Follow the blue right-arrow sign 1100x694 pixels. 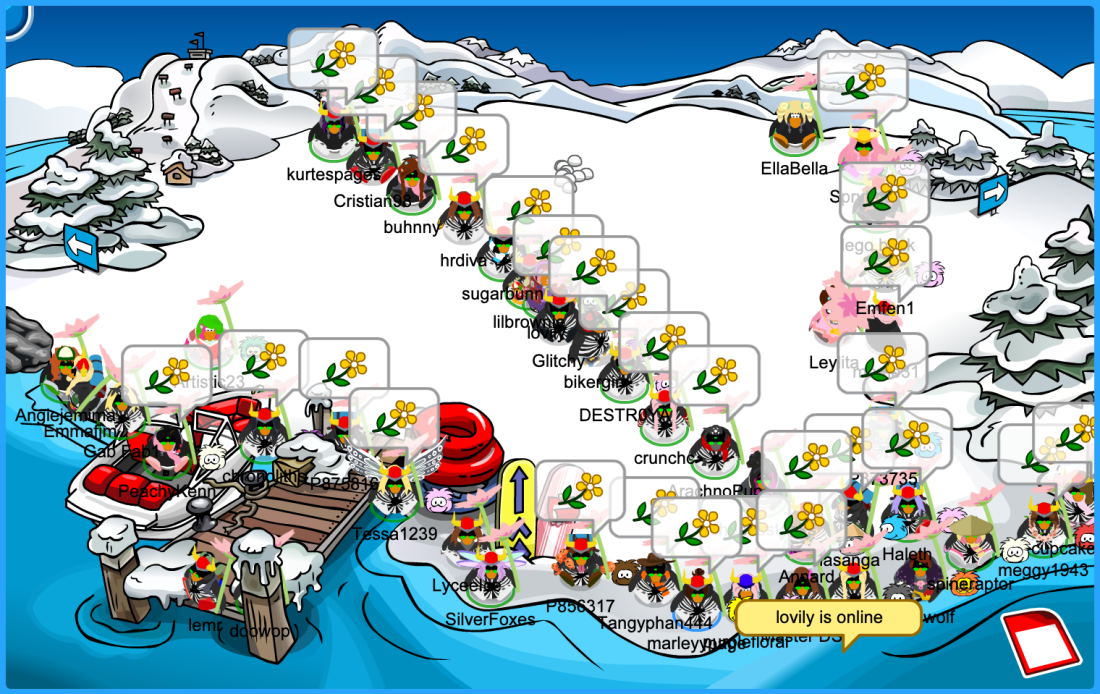pyautogui.click(x=993, y=191)
